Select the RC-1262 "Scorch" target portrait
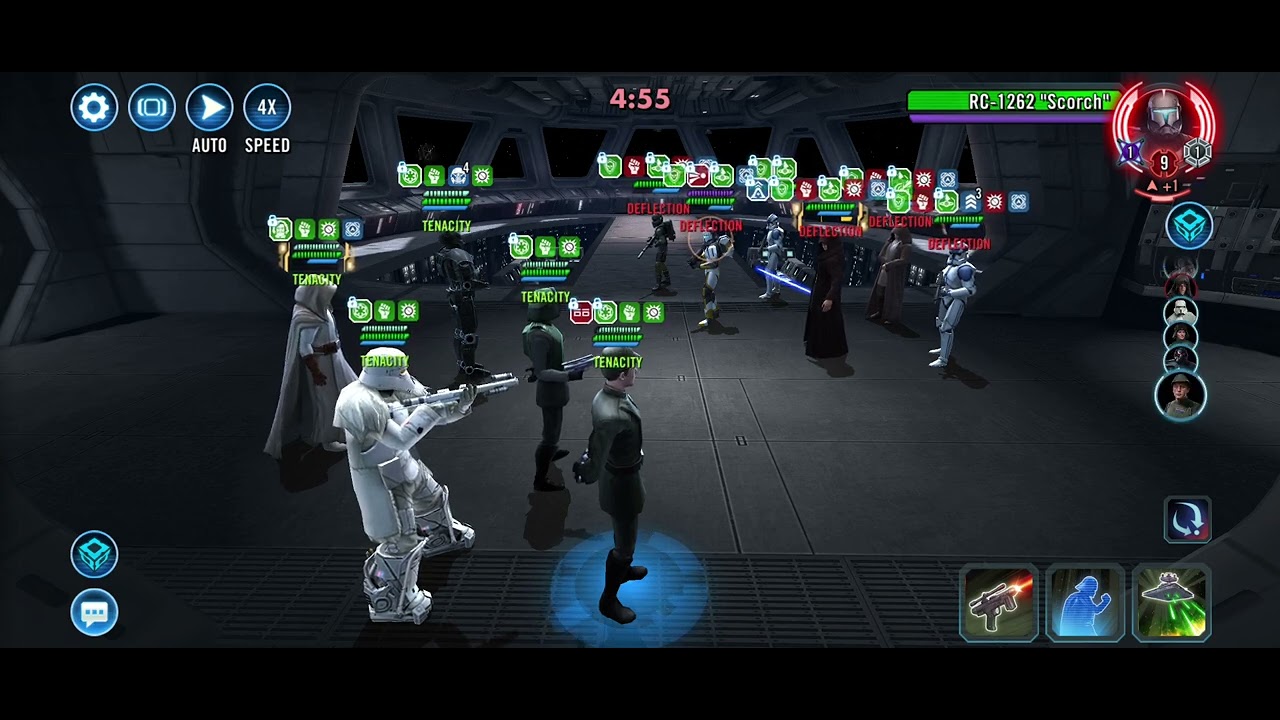Screen dimensions: 1280x720 click(x=1163, y=127)
